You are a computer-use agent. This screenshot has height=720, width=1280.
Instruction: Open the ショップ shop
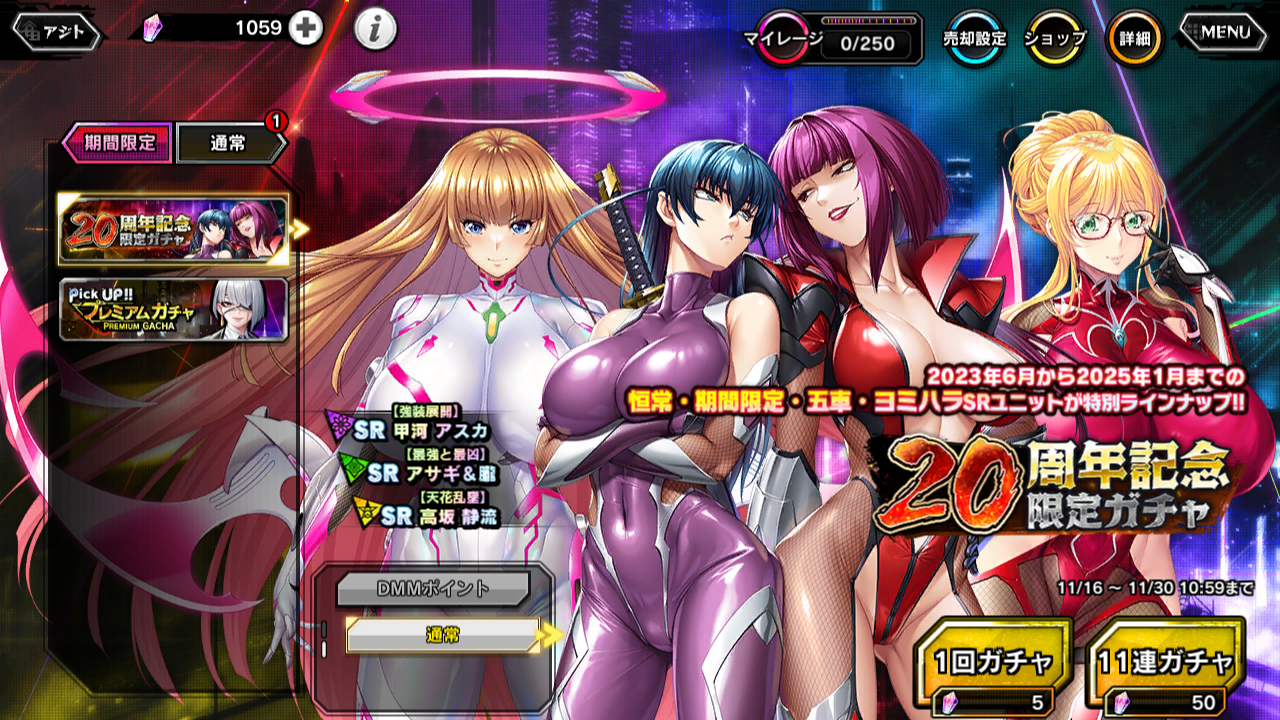point(1054,39)
